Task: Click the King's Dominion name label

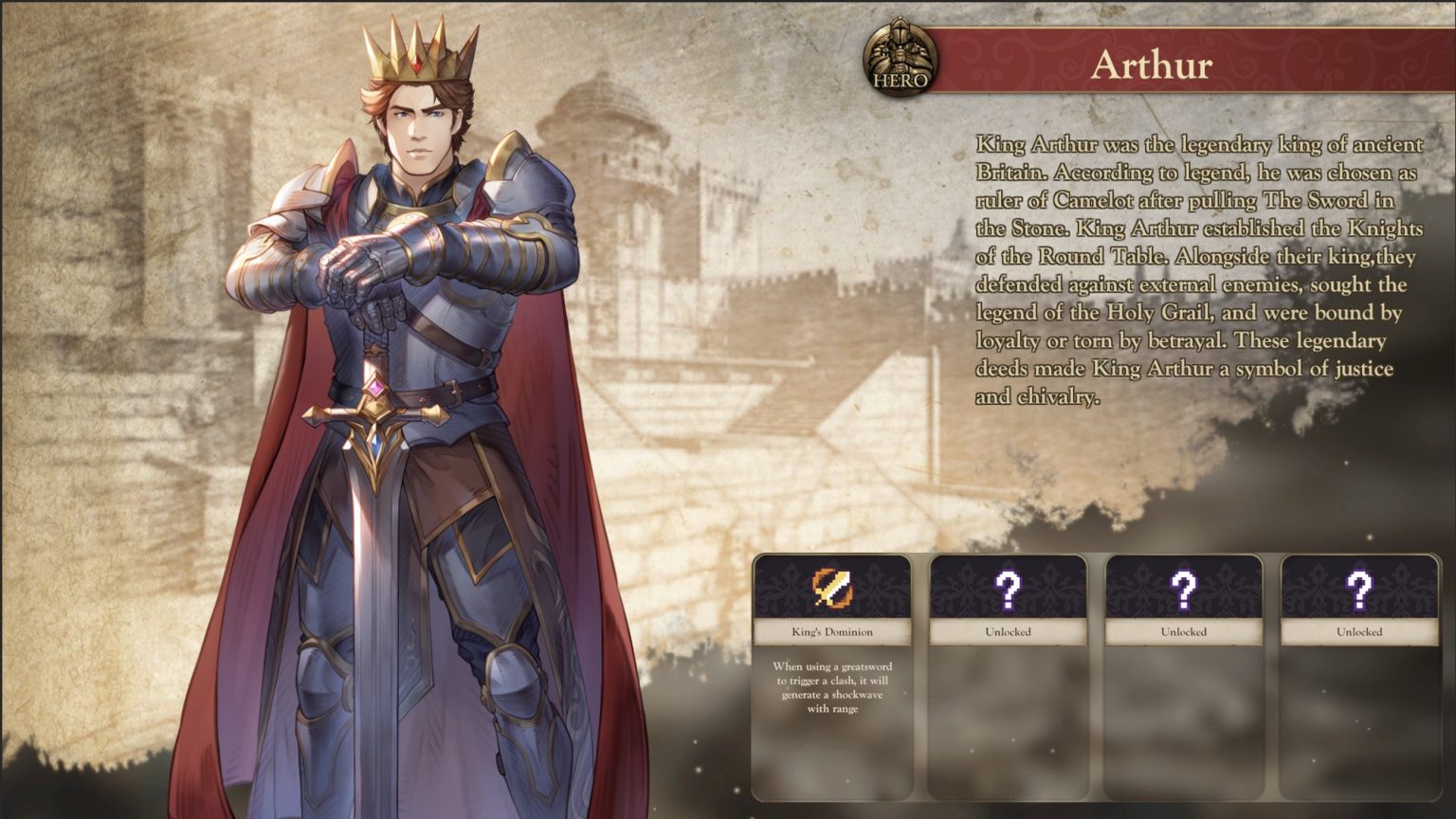Action: 832,630
